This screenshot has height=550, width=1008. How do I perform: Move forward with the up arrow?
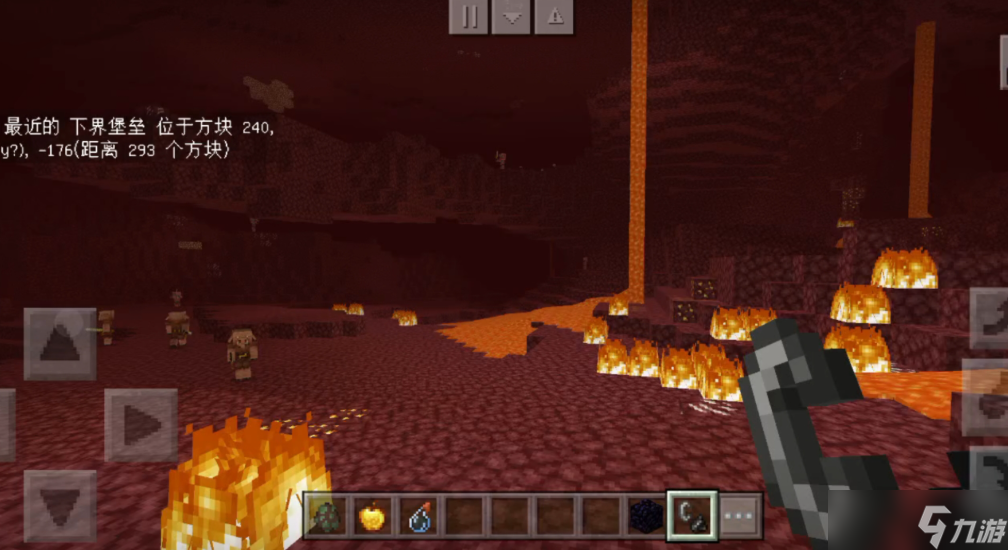coord(60,343)
